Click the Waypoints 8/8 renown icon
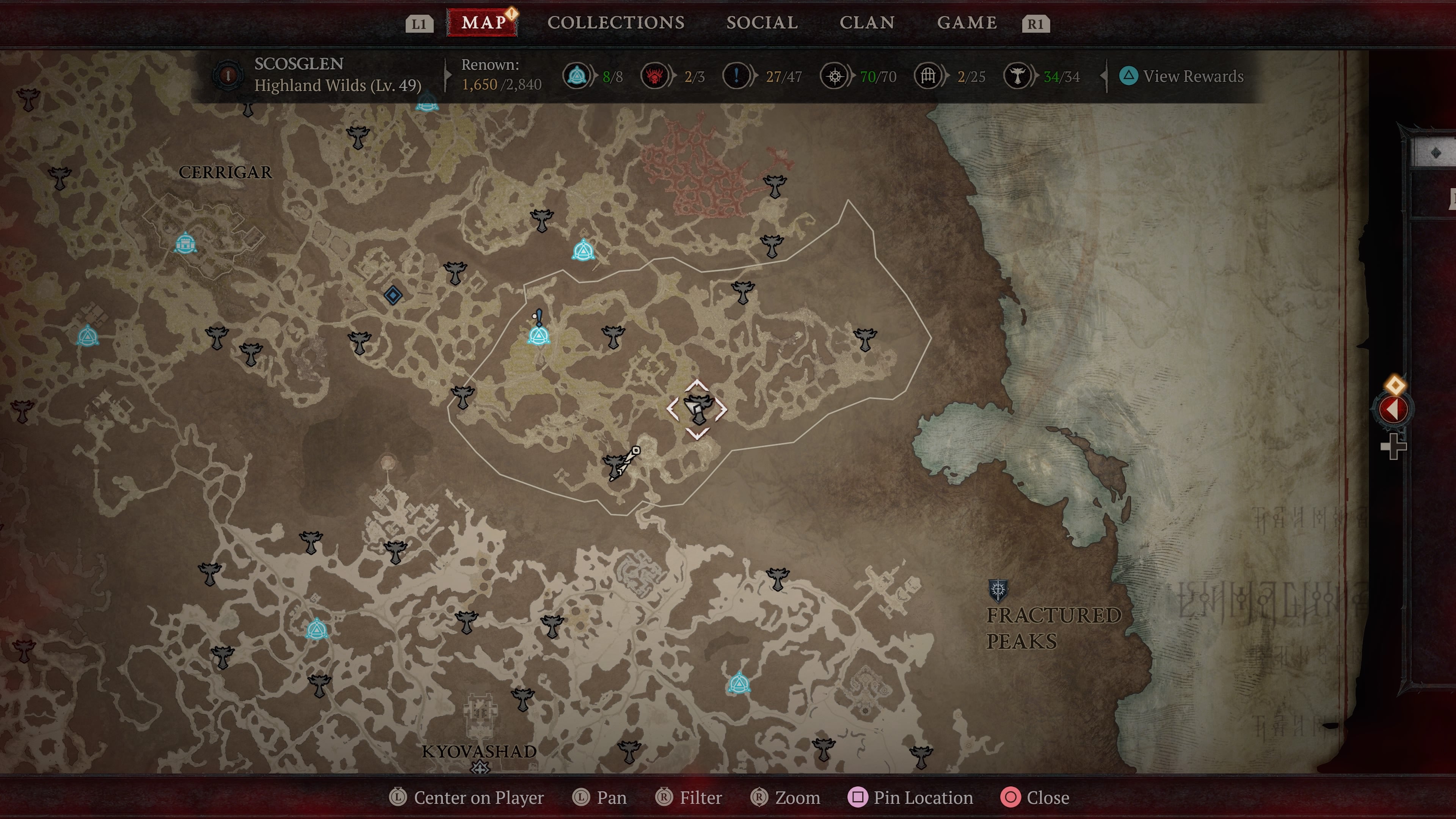This screenshot has height=819, width=1456. click(x=576, y=76)
